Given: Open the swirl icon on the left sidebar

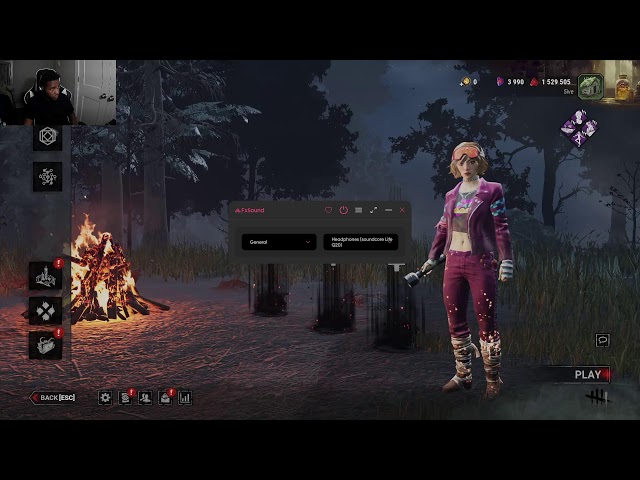Looking at the screenshot, I should pos(47,177).
